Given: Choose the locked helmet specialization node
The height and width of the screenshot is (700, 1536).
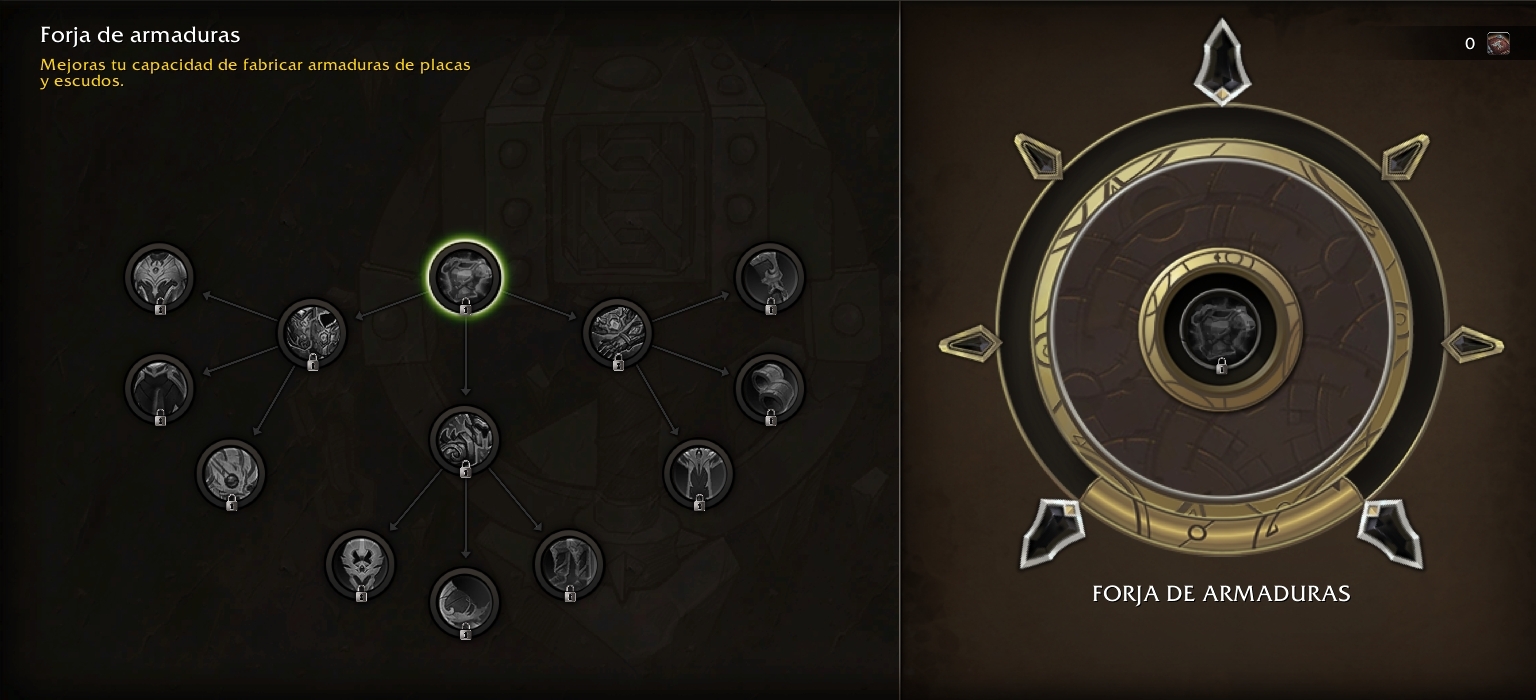Looking at the screenshot, I should tap(159, 277).
